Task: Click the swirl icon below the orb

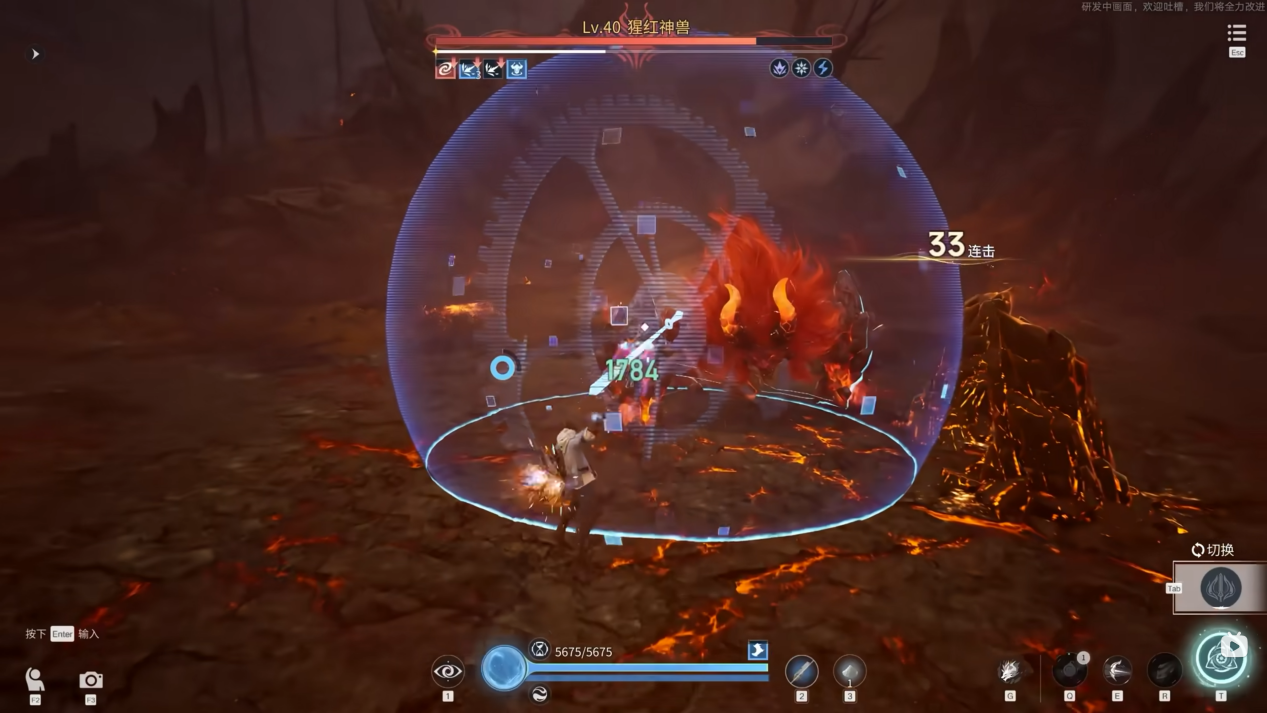Action: [x=539, y=694]
